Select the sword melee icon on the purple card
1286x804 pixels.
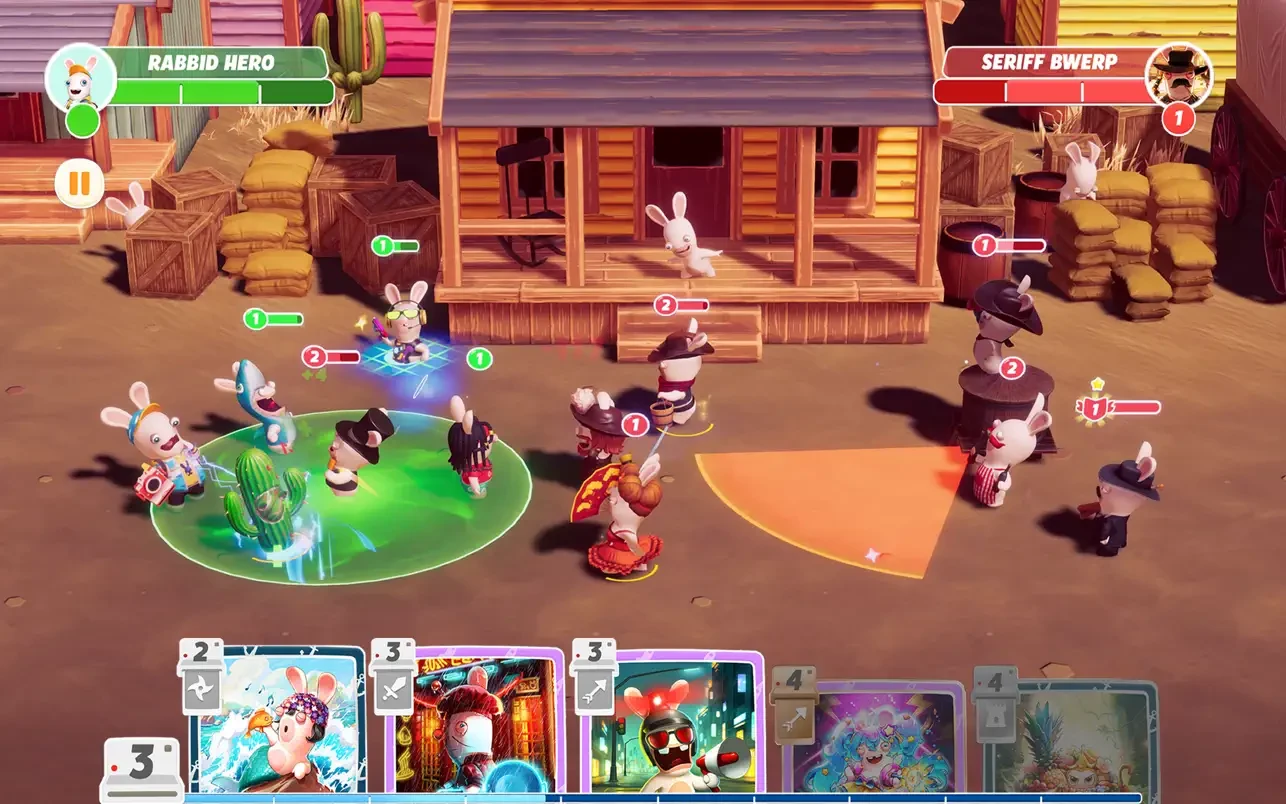[390, 690]
